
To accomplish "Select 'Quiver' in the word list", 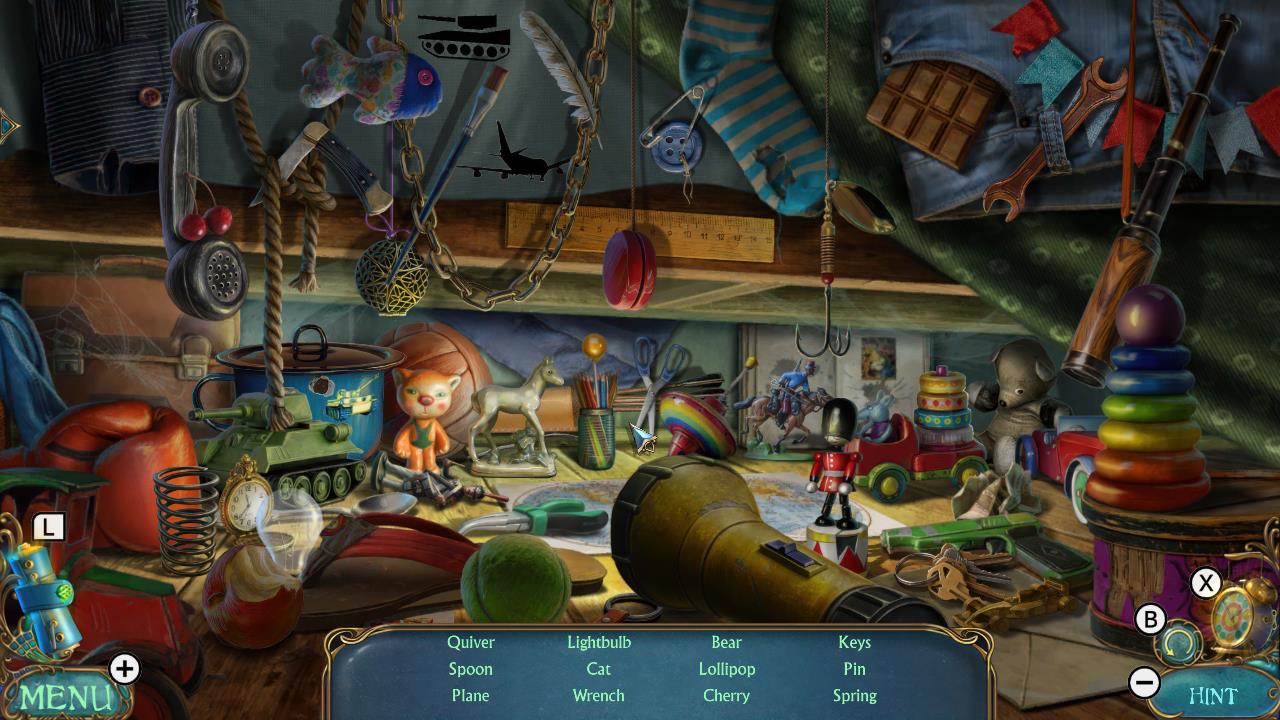I will pos(470,642).
